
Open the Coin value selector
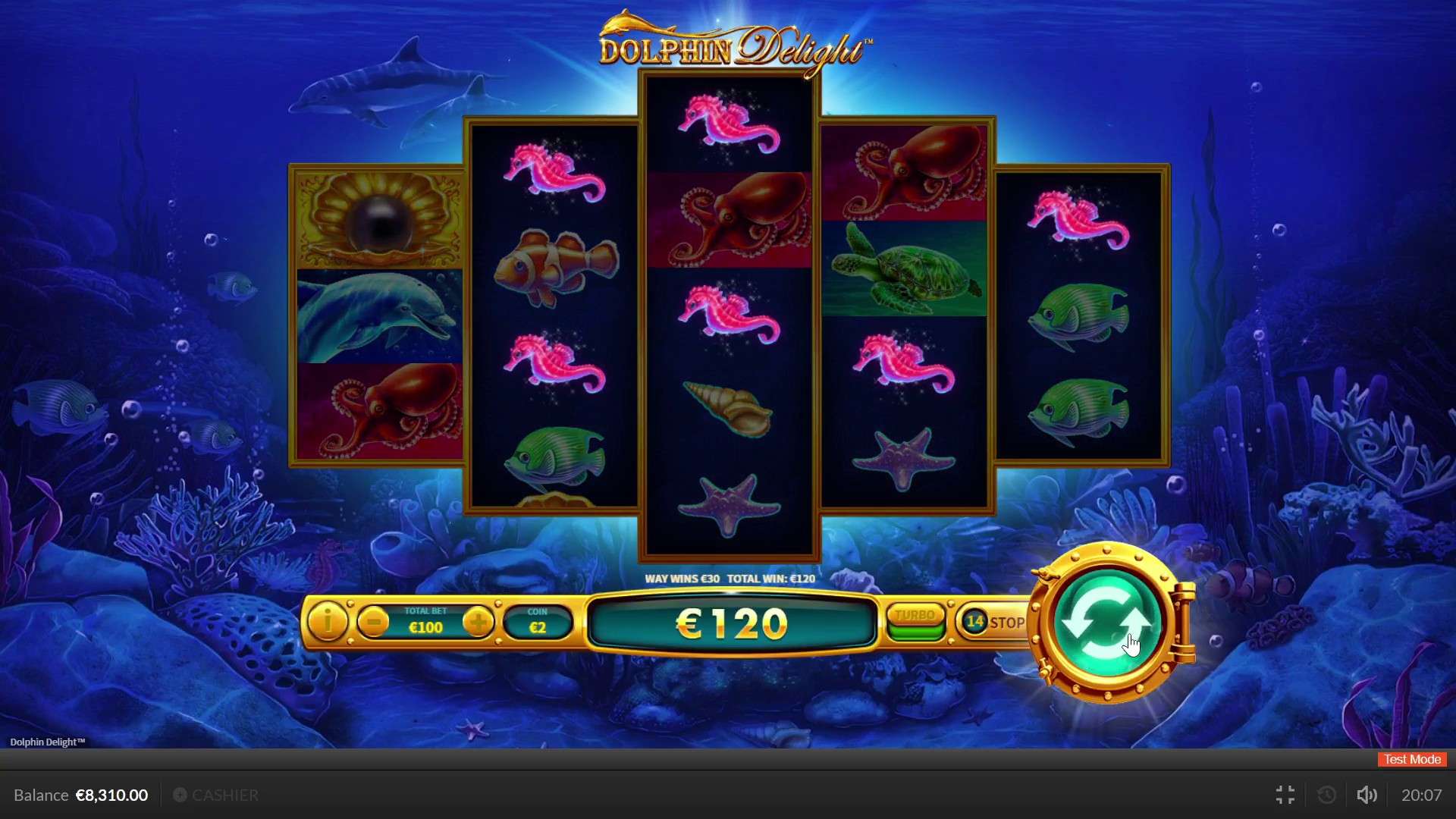click(x=538, y=622)
